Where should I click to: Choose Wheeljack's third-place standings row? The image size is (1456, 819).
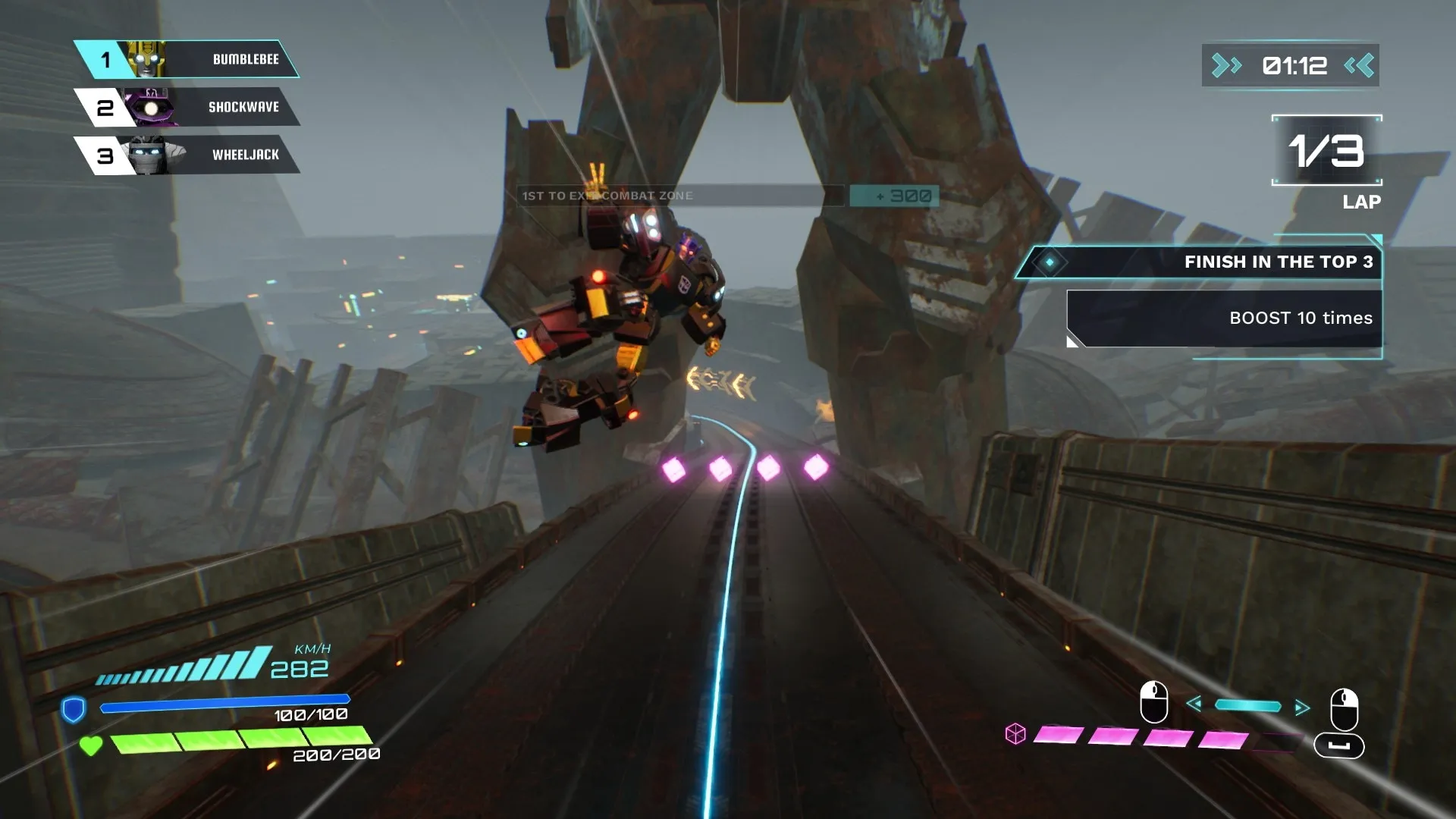click(x=188, y=155)
